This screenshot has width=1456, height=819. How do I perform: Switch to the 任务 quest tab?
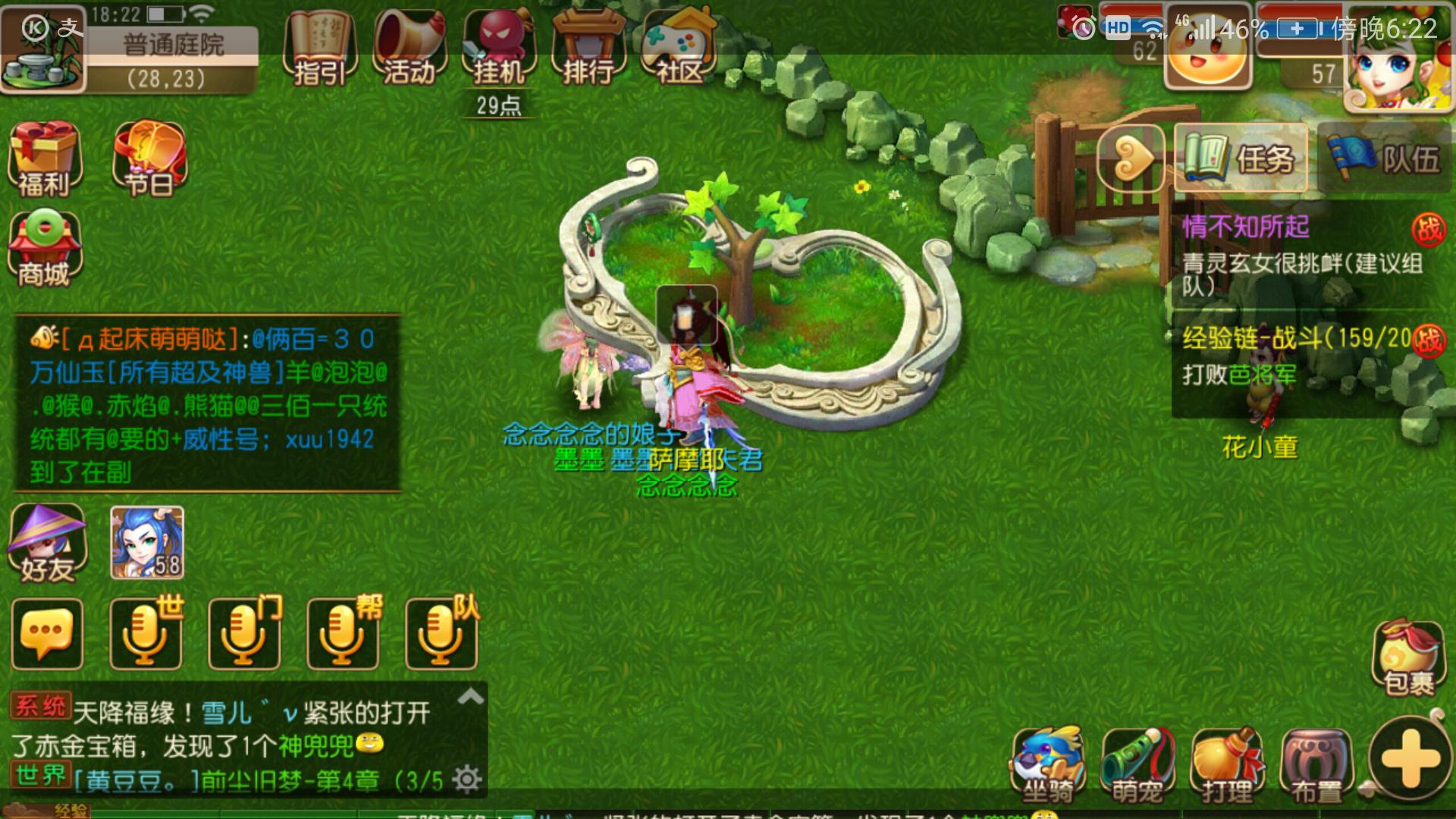[x=1241, y=158]
